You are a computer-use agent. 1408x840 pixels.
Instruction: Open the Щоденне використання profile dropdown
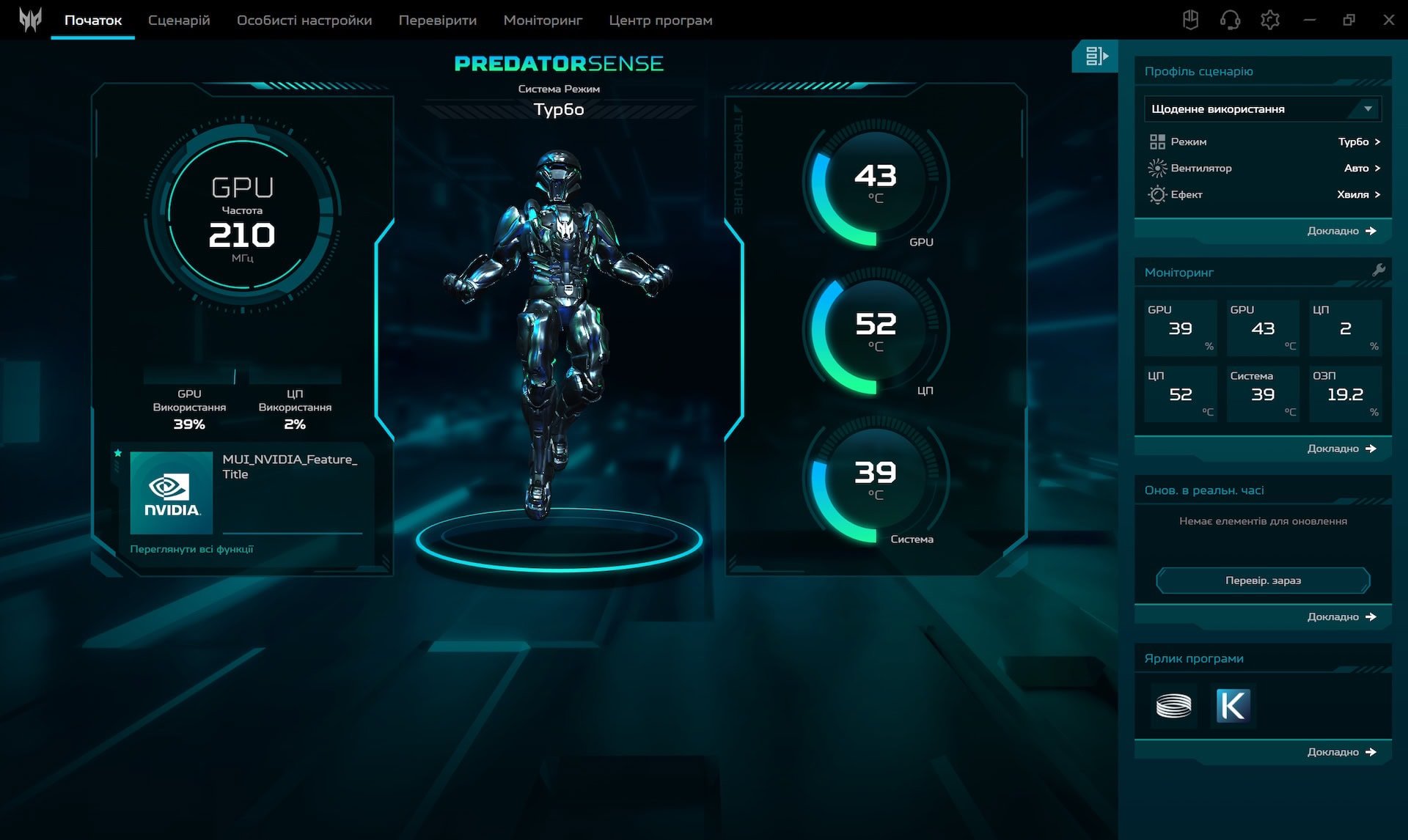(1261, 108)
